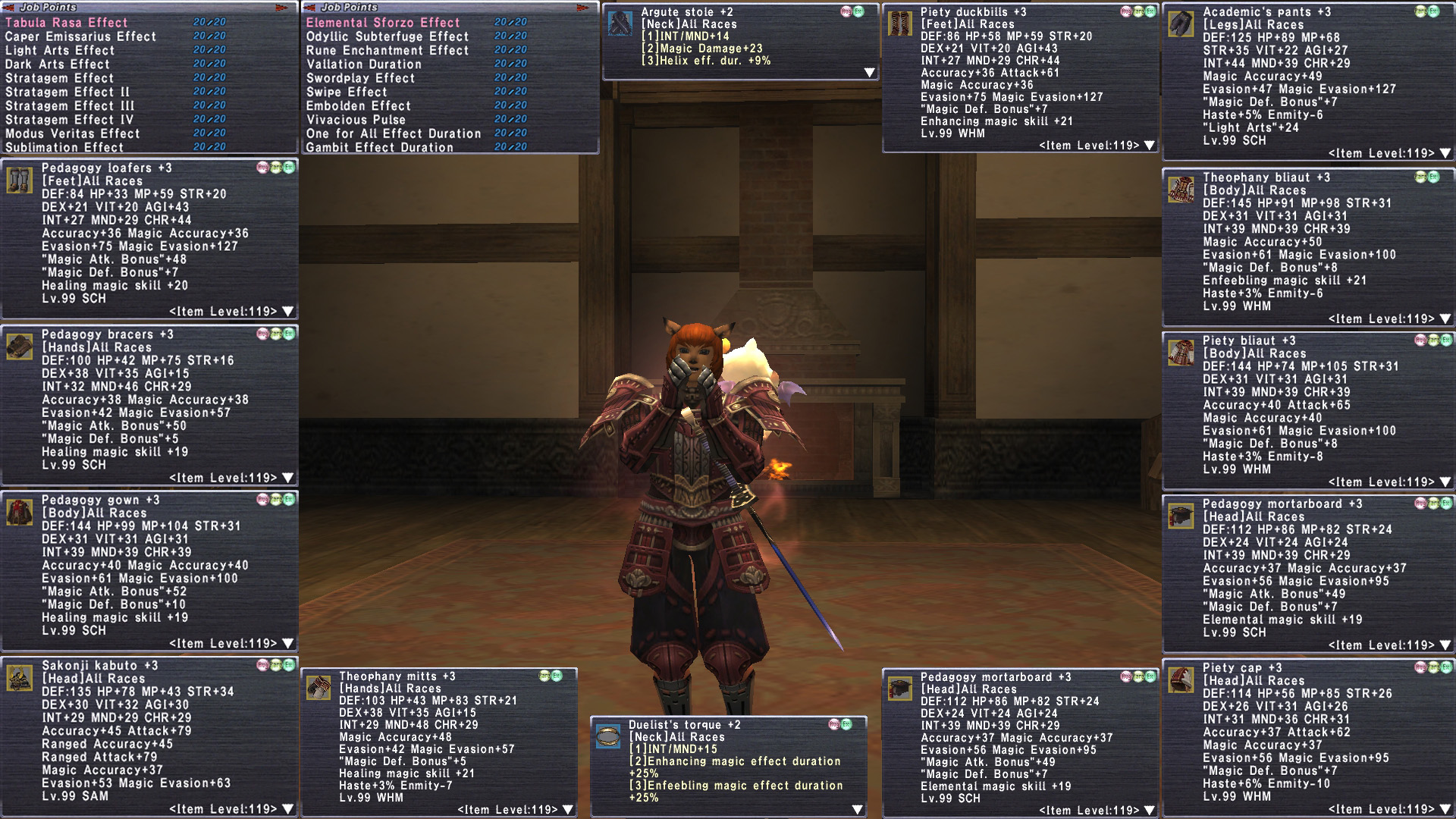Select the Tabula Rasa Effect entry
The image size is (1456, 819).
tap(67, 23)
